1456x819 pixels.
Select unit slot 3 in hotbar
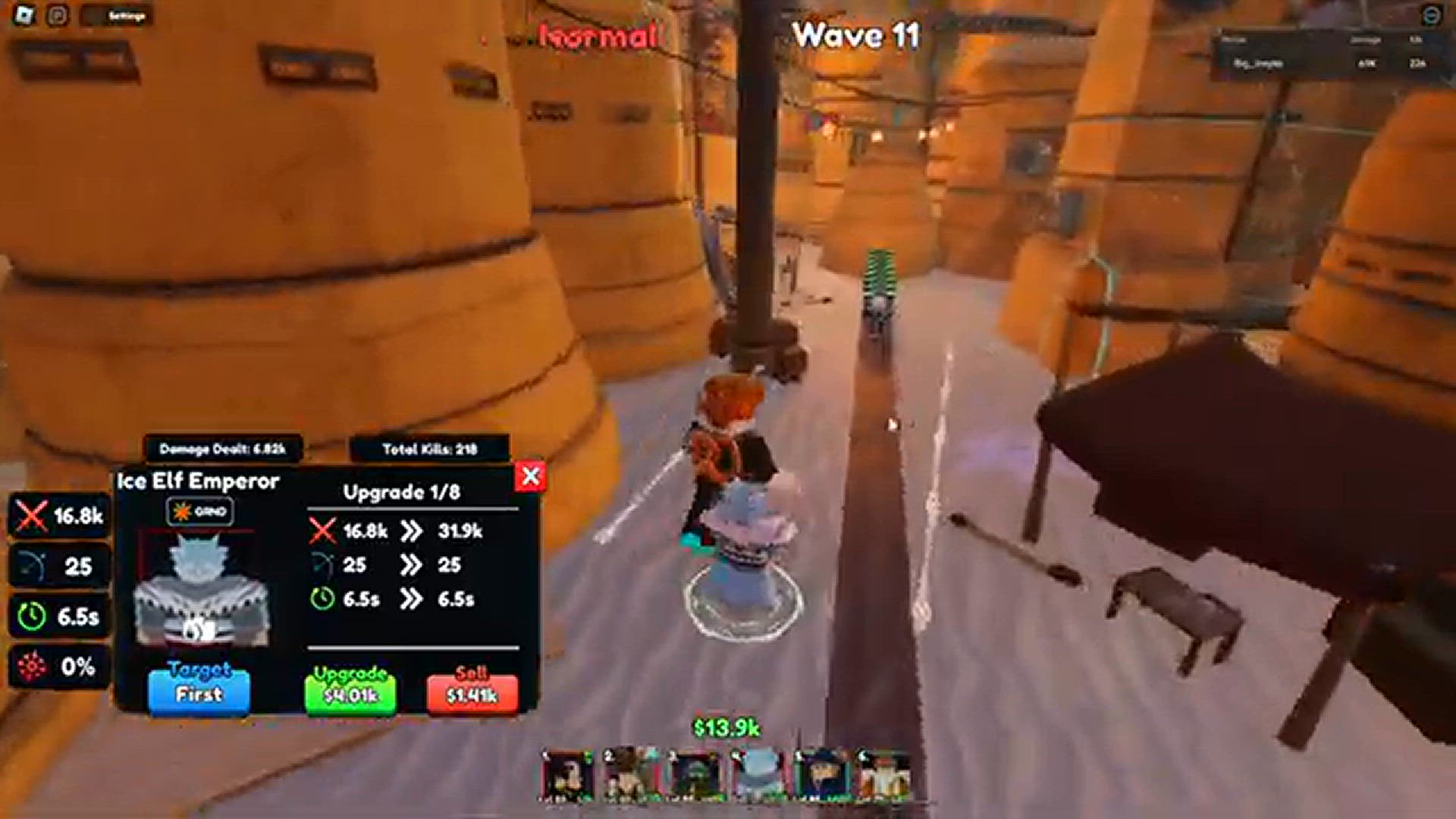(695, 775)
